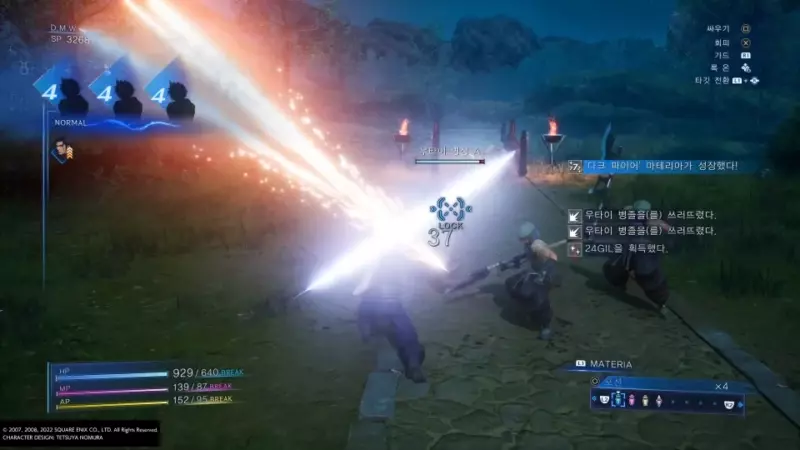Select the highlighted cyan potion in the command bar

pos(619,401)
